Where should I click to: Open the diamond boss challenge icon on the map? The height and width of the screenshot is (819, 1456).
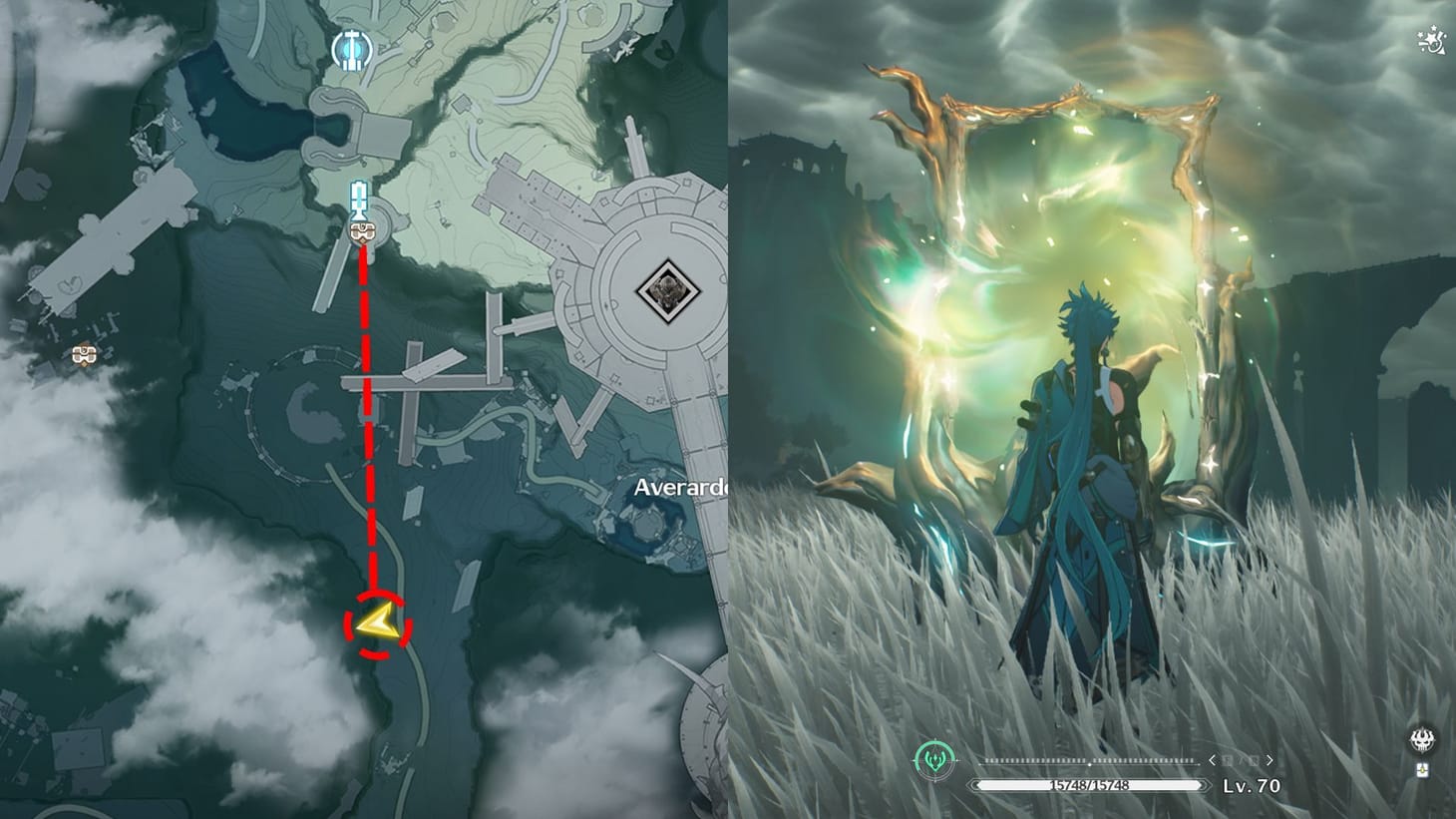(666, 289)
